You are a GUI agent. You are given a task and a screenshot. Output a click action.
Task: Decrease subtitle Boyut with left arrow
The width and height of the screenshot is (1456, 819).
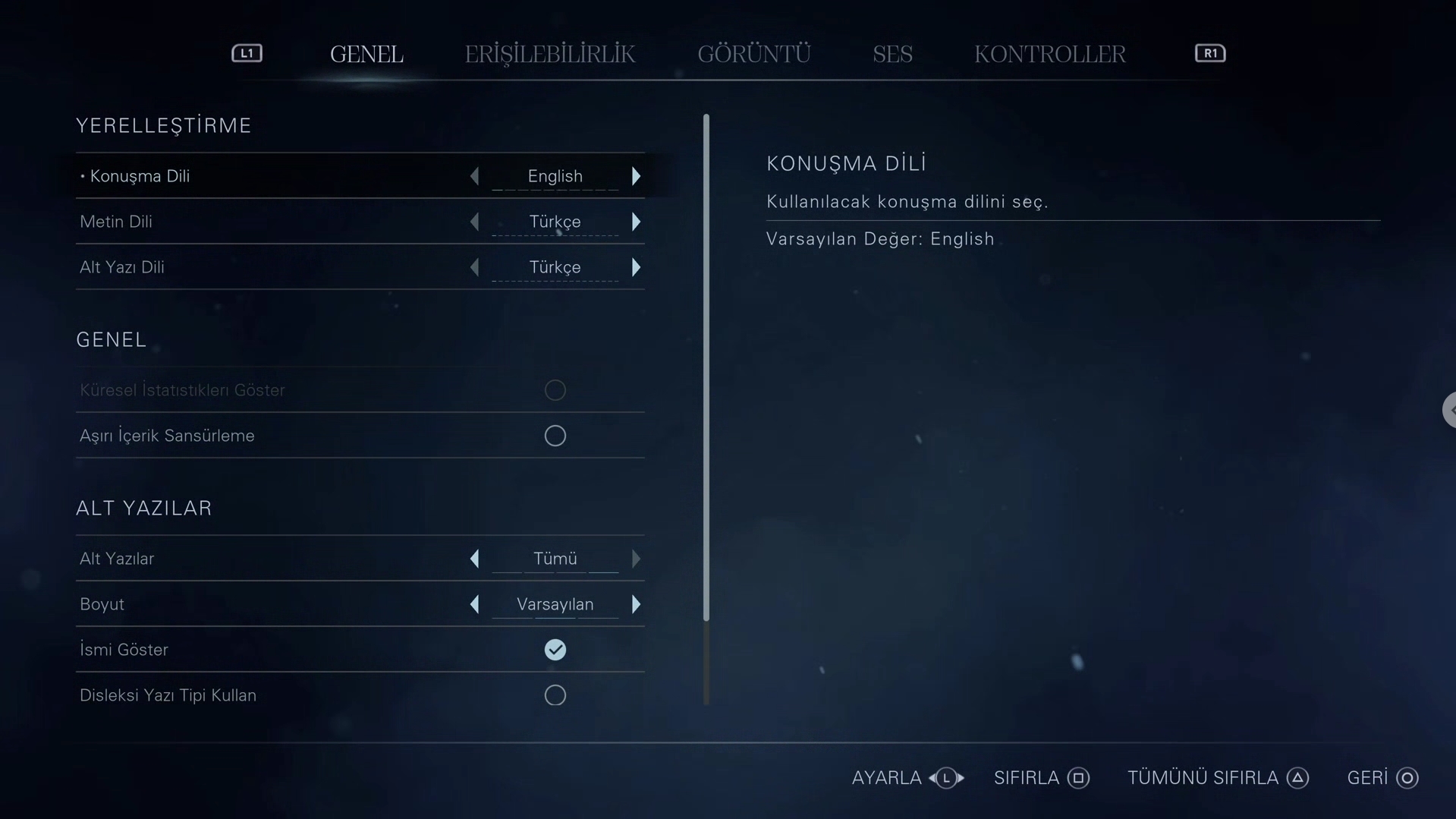475,604
